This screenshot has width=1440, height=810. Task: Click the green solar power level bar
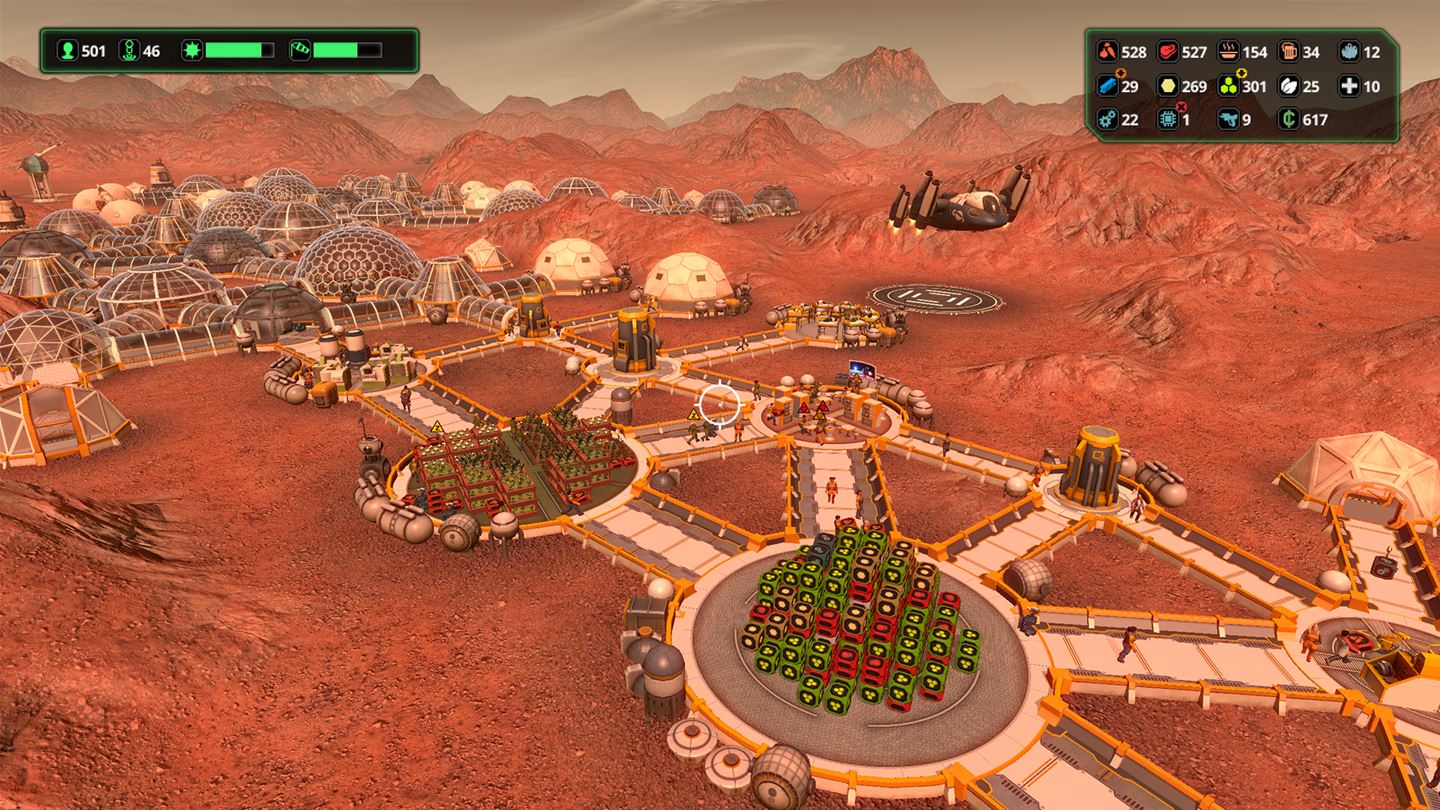pos(233,50)
